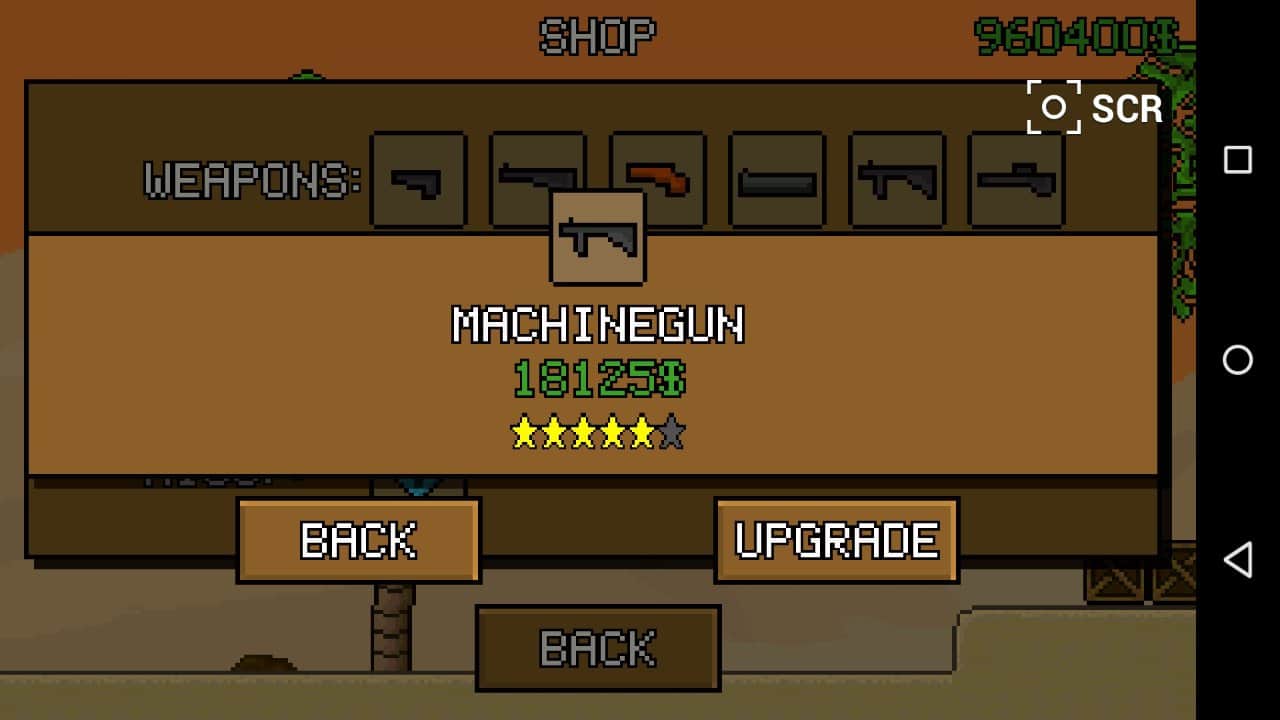Tap the Android home circle button
This screenshot has height=720, width=1280.
[1238, 360]
